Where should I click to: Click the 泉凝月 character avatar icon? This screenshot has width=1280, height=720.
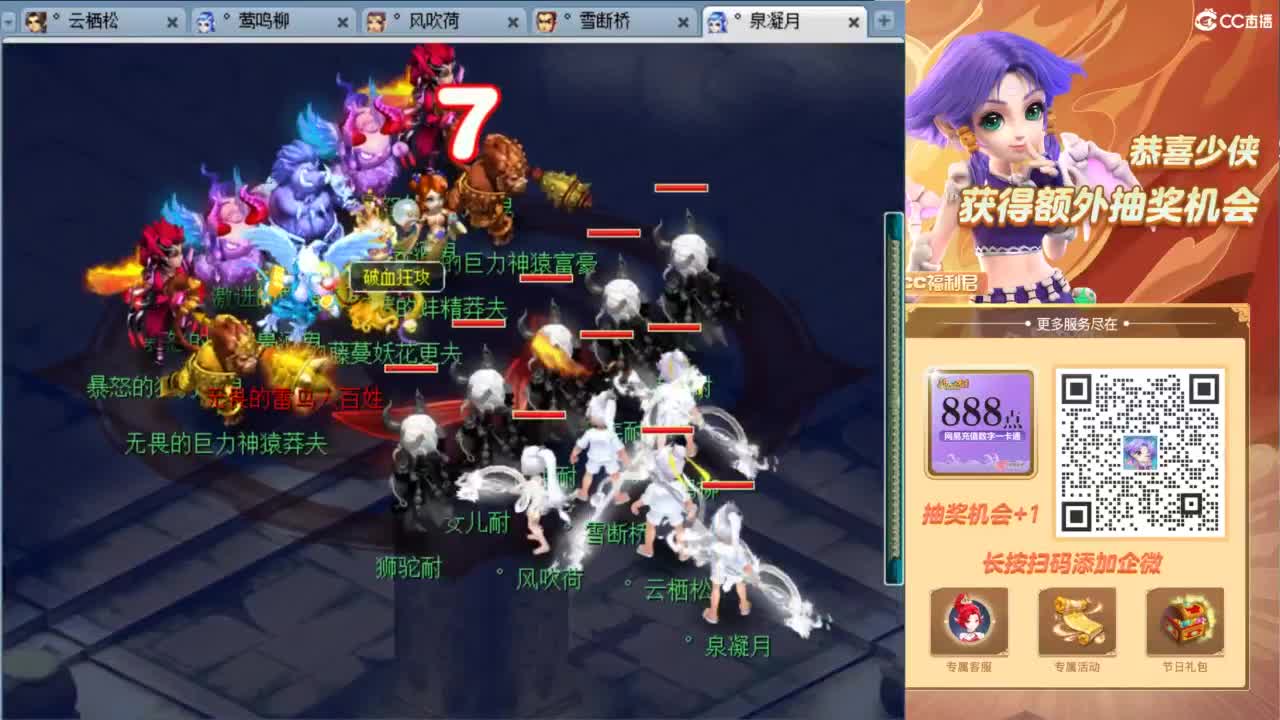(x=719, y=22)
